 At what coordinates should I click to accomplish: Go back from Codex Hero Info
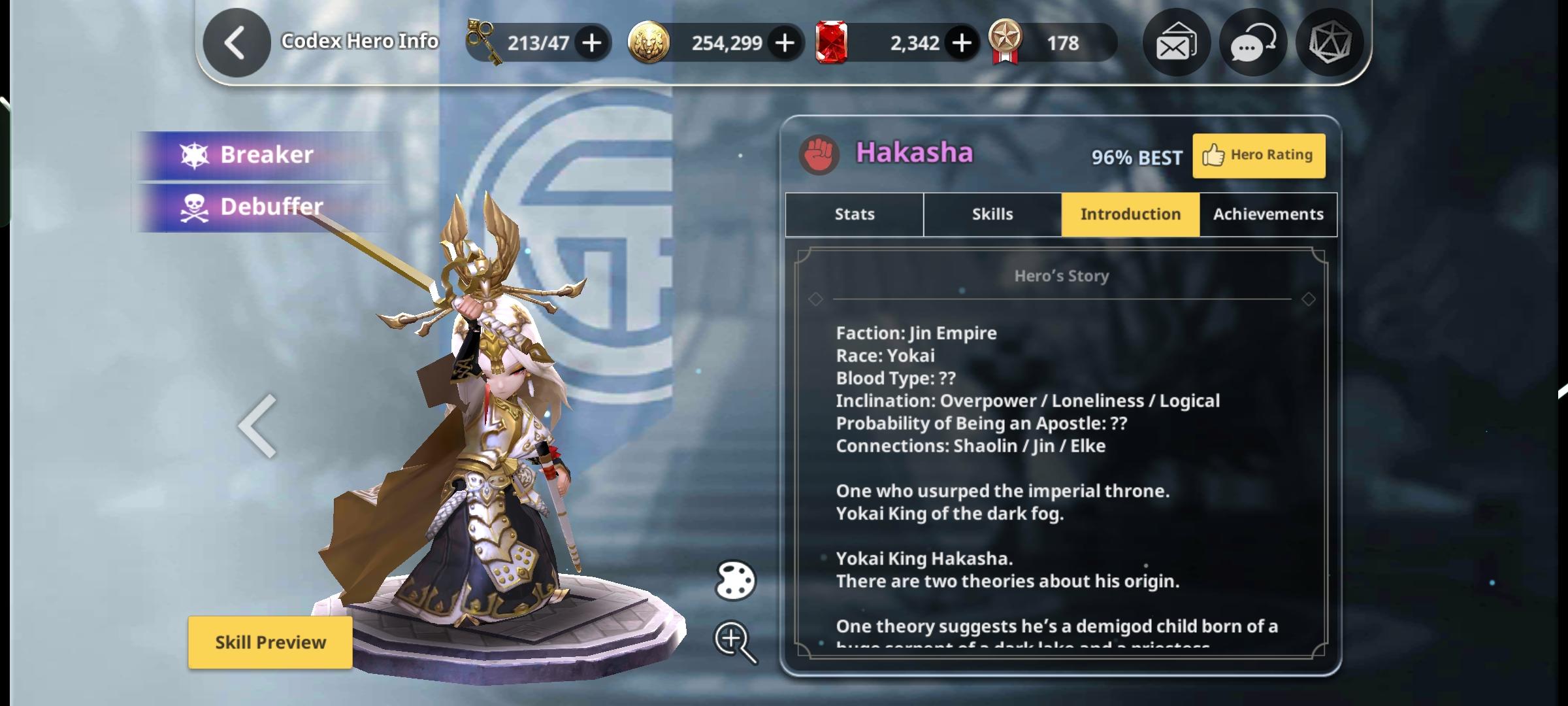point(236,43)
